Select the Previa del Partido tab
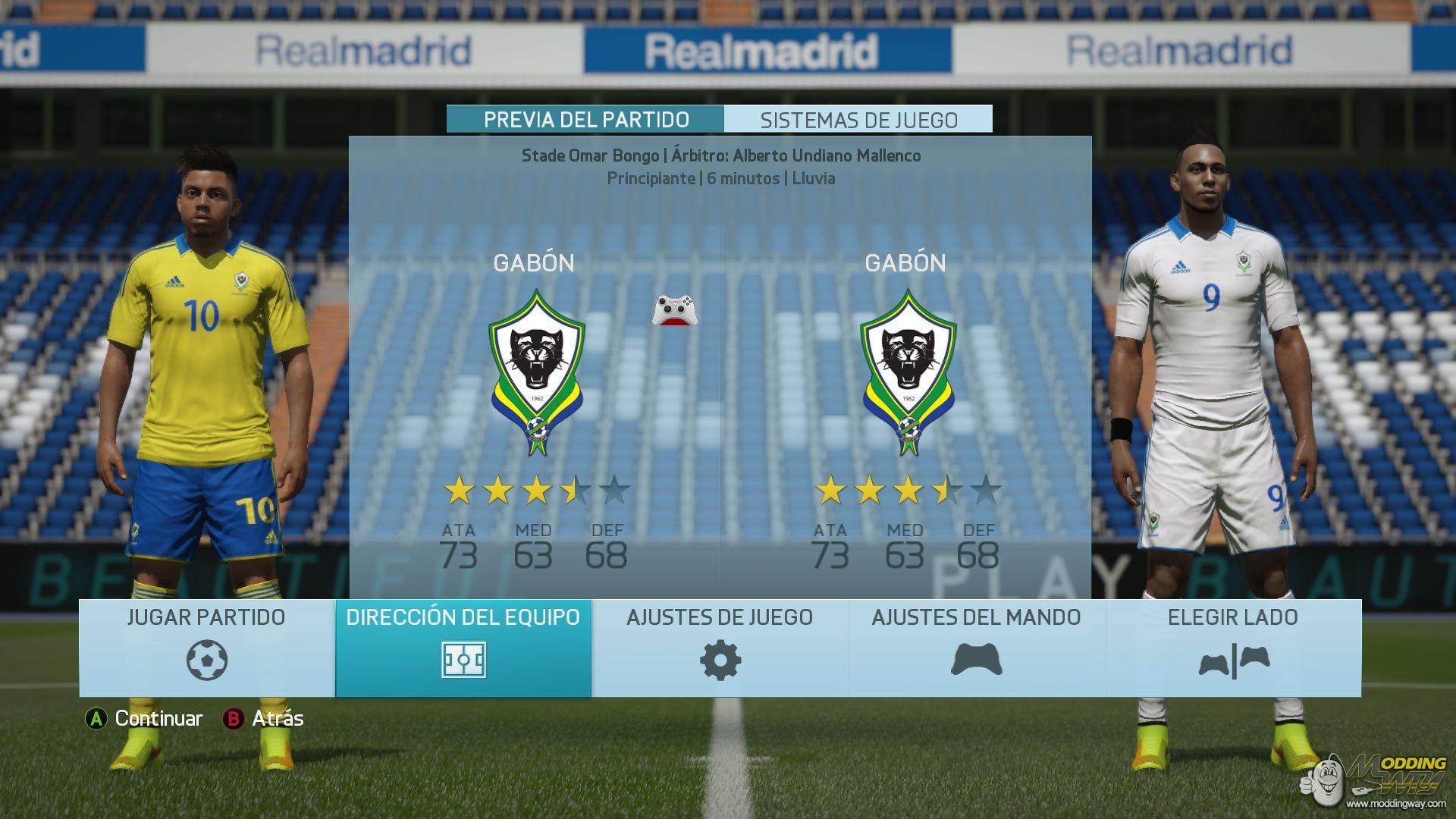The image size is (1456, 819). (586, 120)
